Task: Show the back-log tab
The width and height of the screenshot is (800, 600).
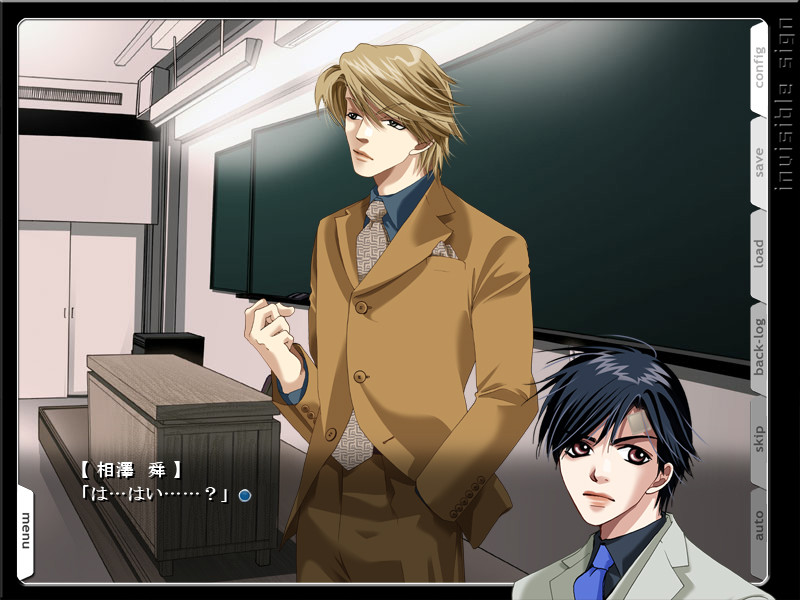Action: [759, 346]
